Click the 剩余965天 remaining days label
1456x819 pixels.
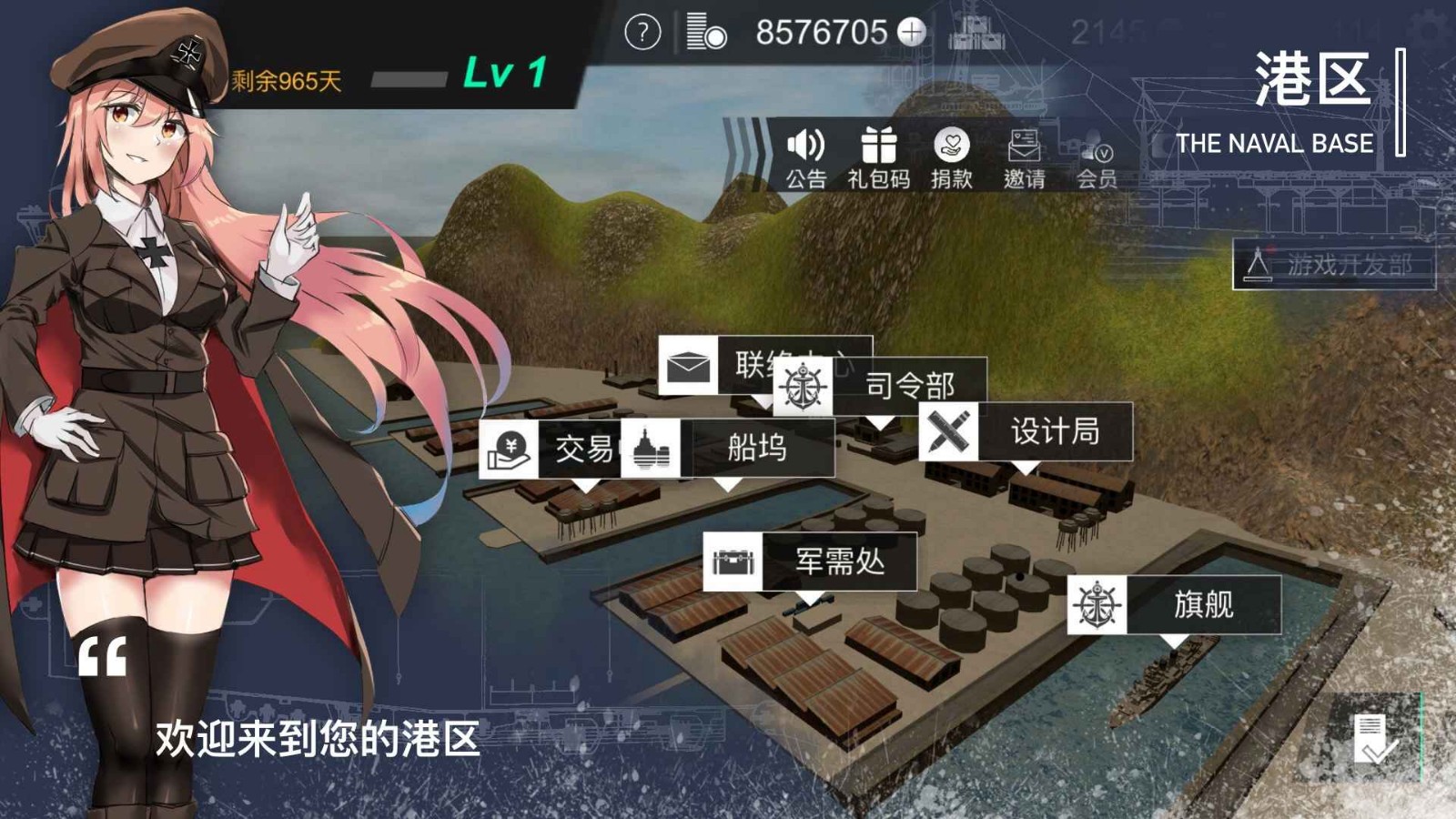[x=284, y=80]
